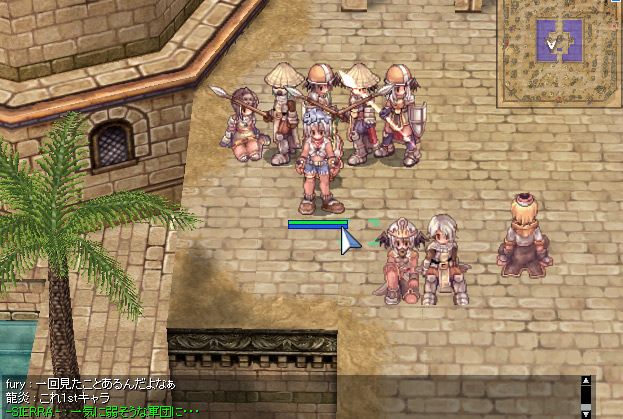The height and width of the screenshot is (419, 623).
Task: Click the chat log scroll-down arrow
Action: tap(587, 412)
